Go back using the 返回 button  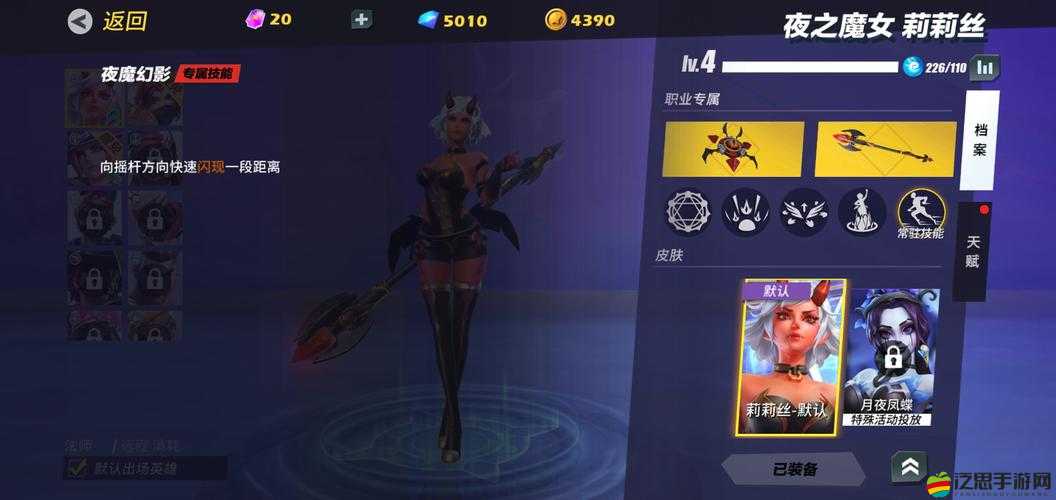(108, 21)
